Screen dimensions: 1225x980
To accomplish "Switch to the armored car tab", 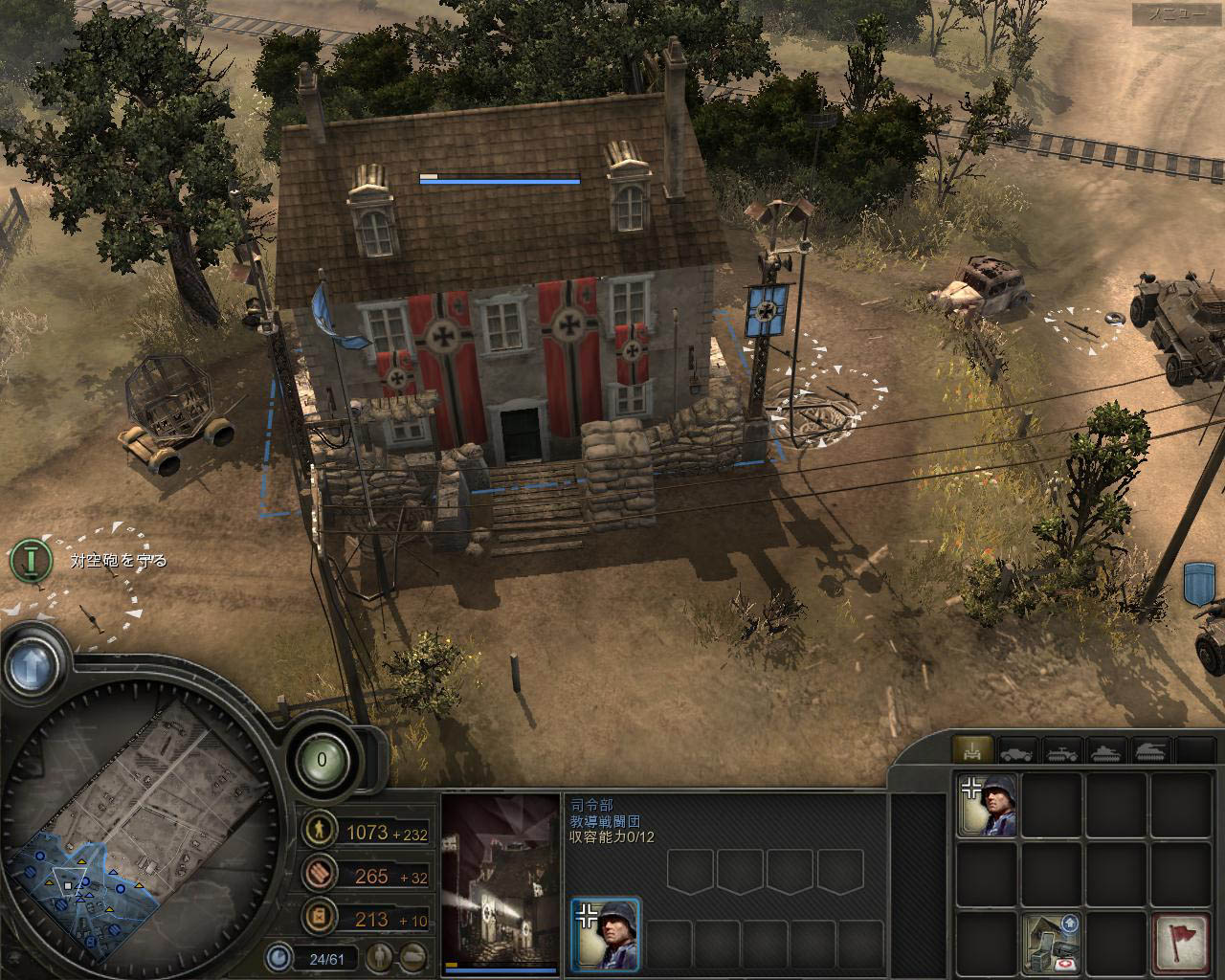I will 1017,751.
